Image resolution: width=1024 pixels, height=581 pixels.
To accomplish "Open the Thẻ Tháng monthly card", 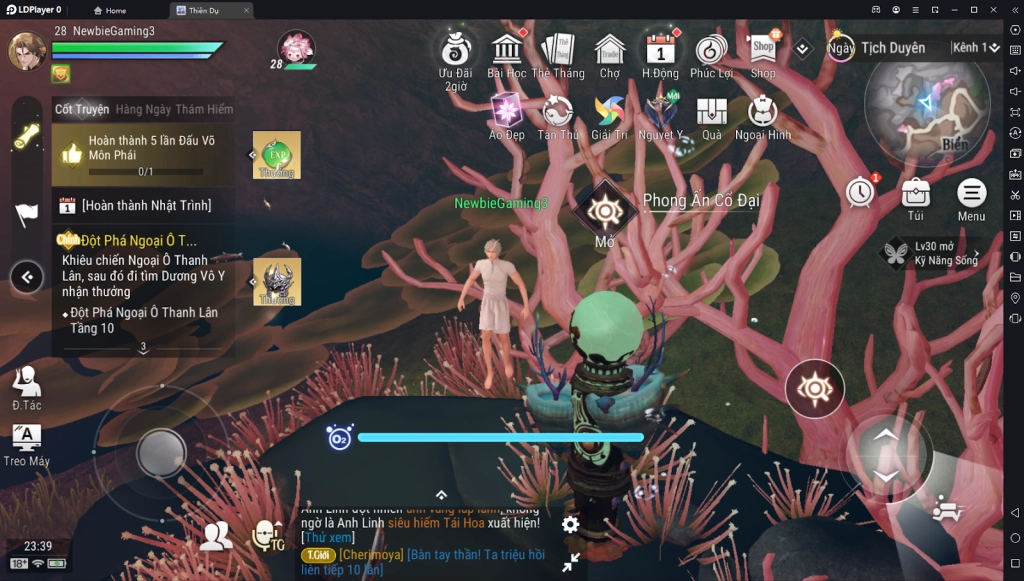I will coord(557,50).
